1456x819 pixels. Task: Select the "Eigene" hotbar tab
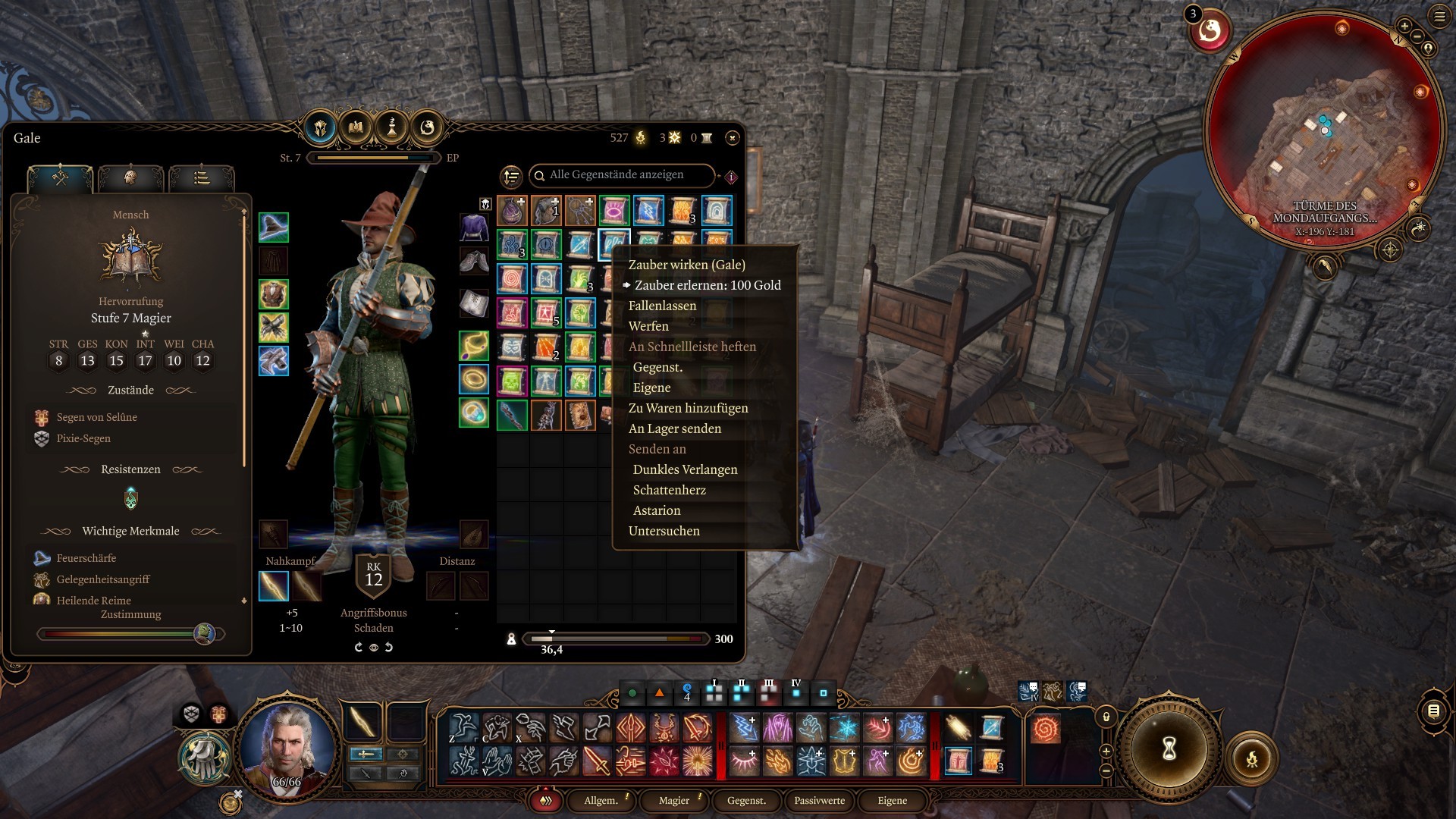coord(892,801)
